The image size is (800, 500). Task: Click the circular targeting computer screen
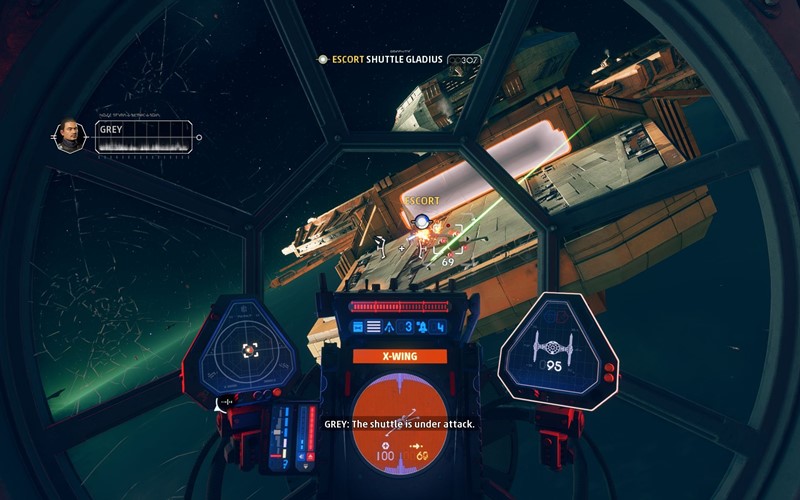[x=399, y=419]
